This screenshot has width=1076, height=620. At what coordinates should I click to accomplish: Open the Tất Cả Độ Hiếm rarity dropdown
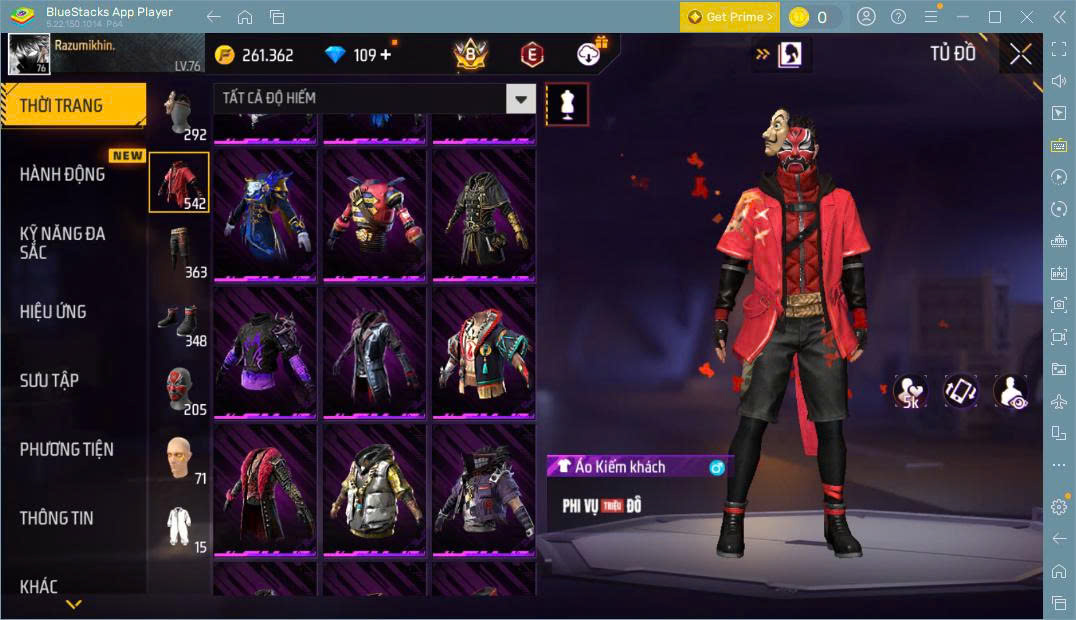[520, 98]
